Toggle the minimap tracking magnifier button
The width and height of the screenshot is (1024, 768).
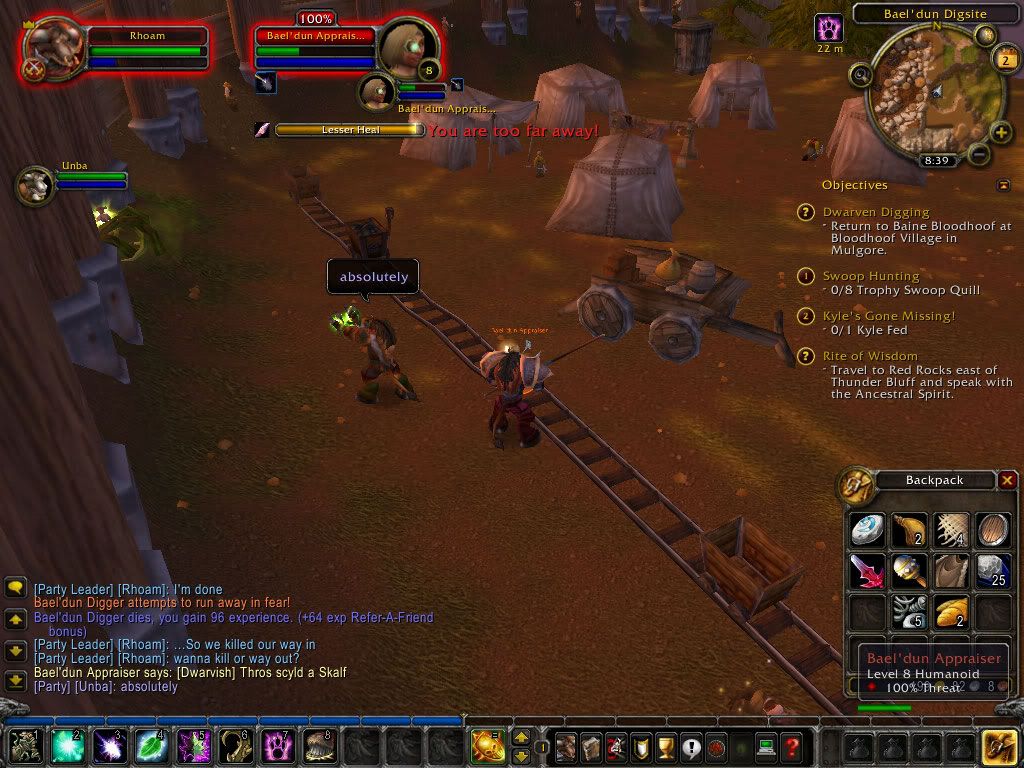click(x=859, y=74)
